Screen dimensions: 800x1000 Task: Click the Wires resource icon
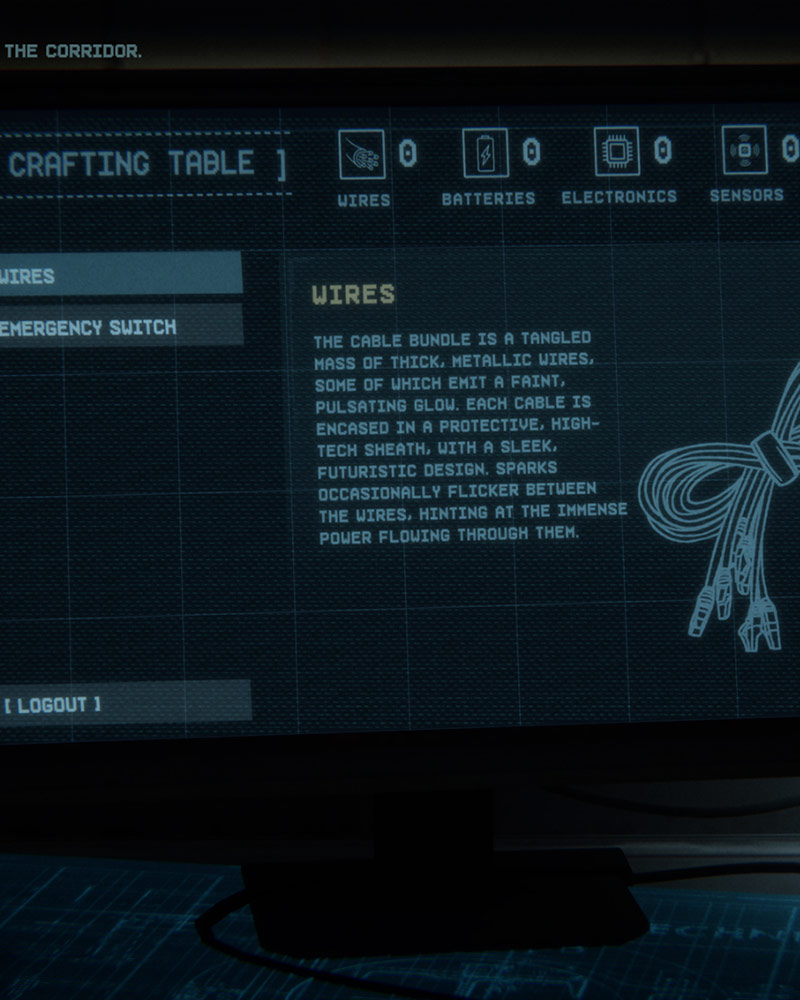[362, 154]
